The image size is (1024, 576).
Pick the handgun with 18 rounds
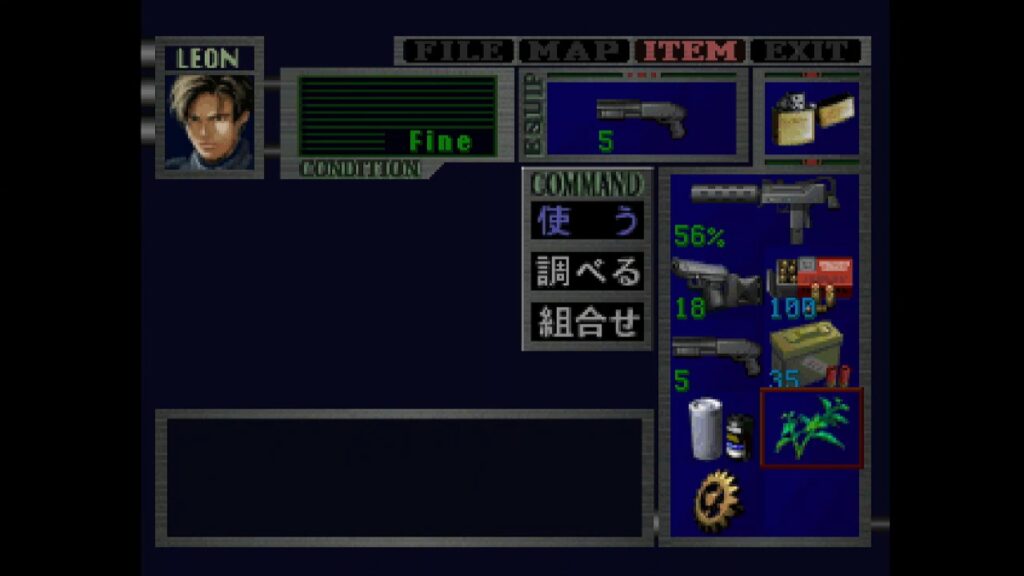tap(715, 286)
